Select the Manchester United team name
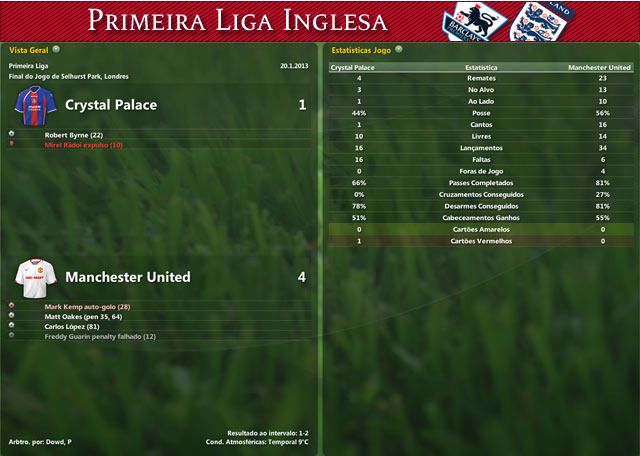 [127, 277]
